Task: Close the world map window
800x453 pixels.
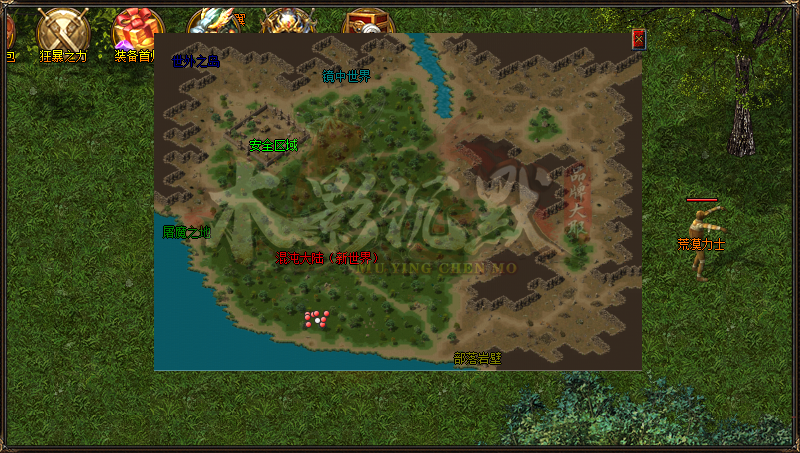Action: [x=638, y=40]
